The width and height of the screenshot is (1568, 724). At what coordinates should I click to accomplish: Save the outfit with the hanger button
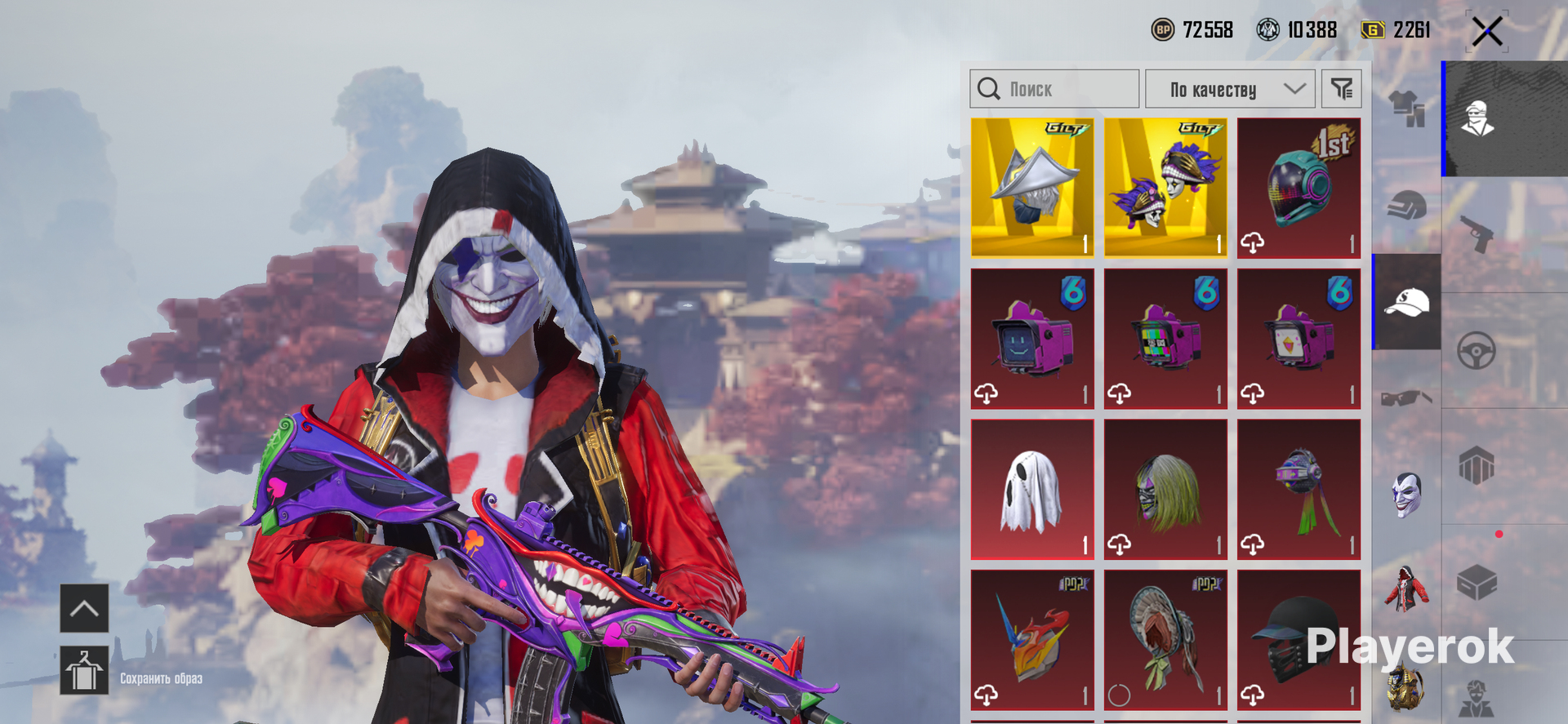(84, 670)
